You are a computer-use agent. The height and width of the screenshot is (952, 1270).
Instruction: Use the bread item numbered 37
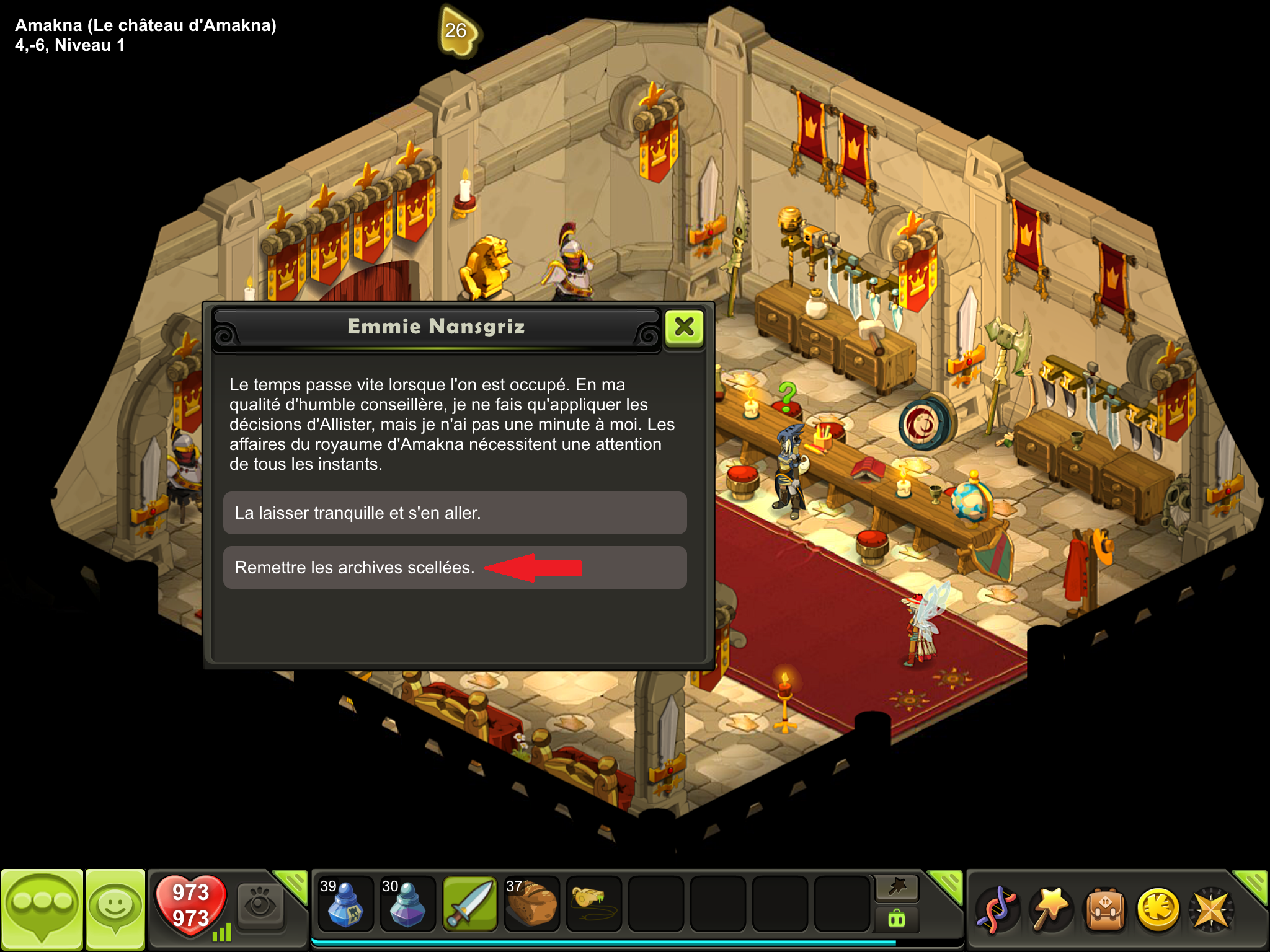(532, 904)
